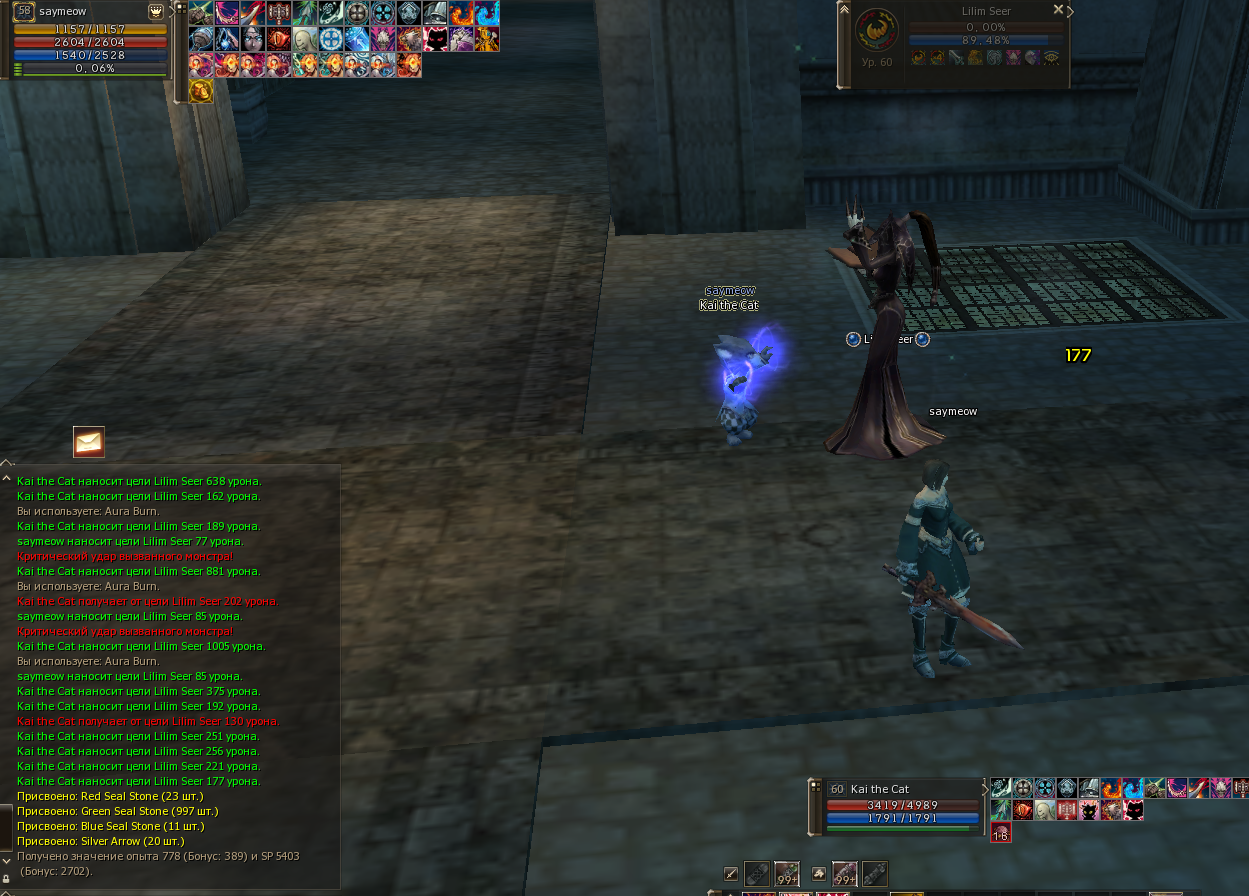Select the saymeow player status panel
This screenshot has height=896, width=1249.
88,40
